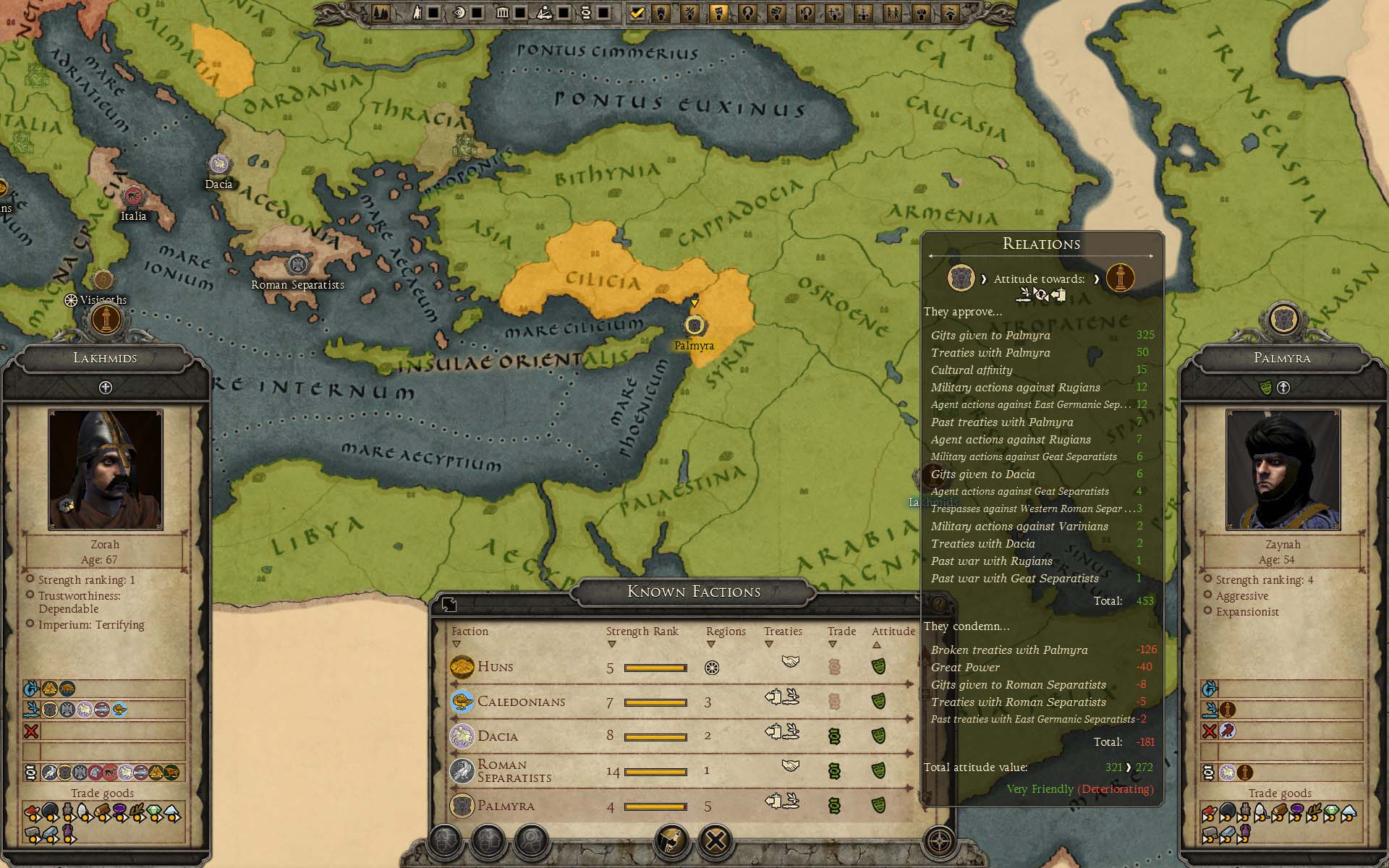Select the Roman Separatists row
This screenshot has height=868, width=1389.
tap(514, 771)
